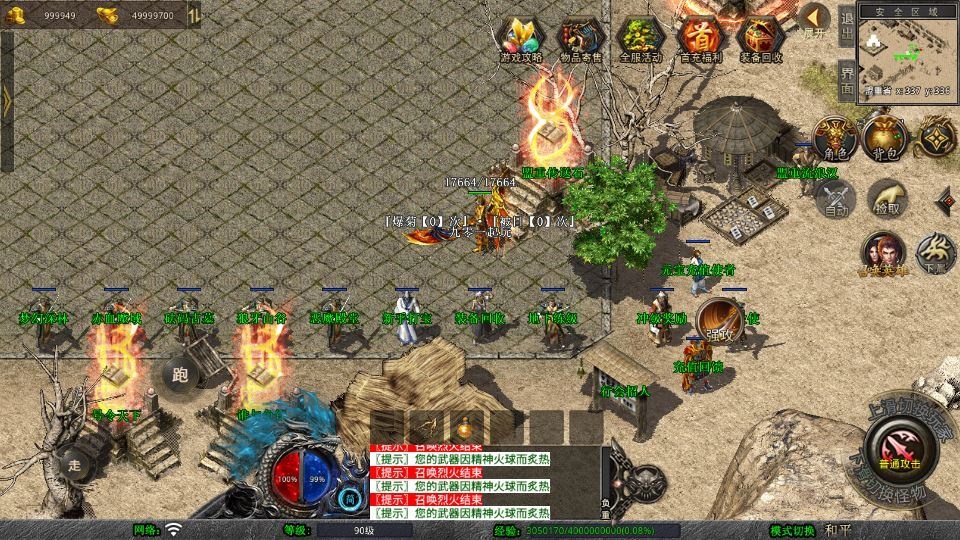Open the 背包 backpack
Image resolution: width=960 pixels, height=540 pixels.
884,139
